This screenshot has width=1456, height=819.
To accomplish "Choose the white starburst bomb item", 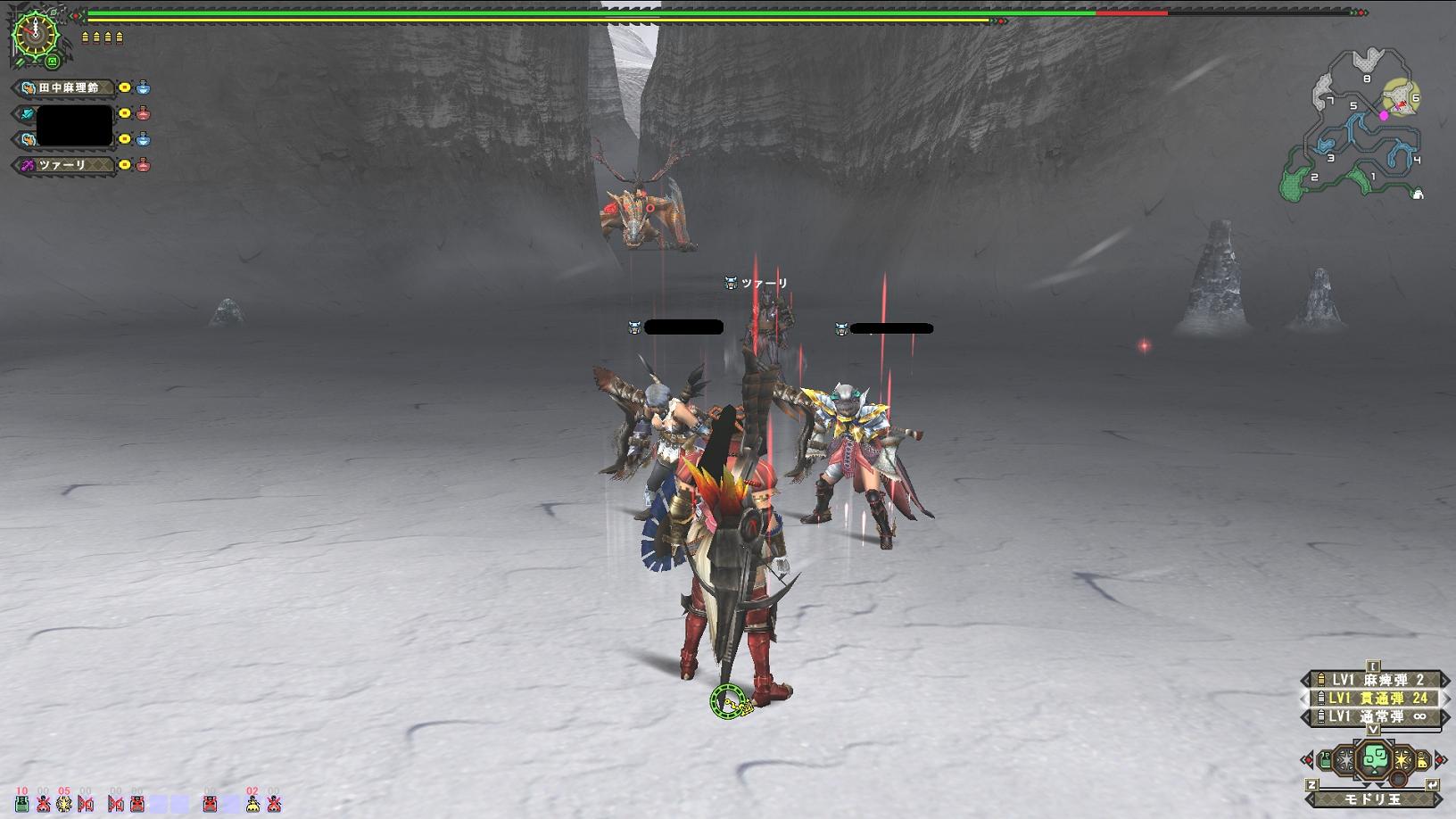I will pos(1346,760).
